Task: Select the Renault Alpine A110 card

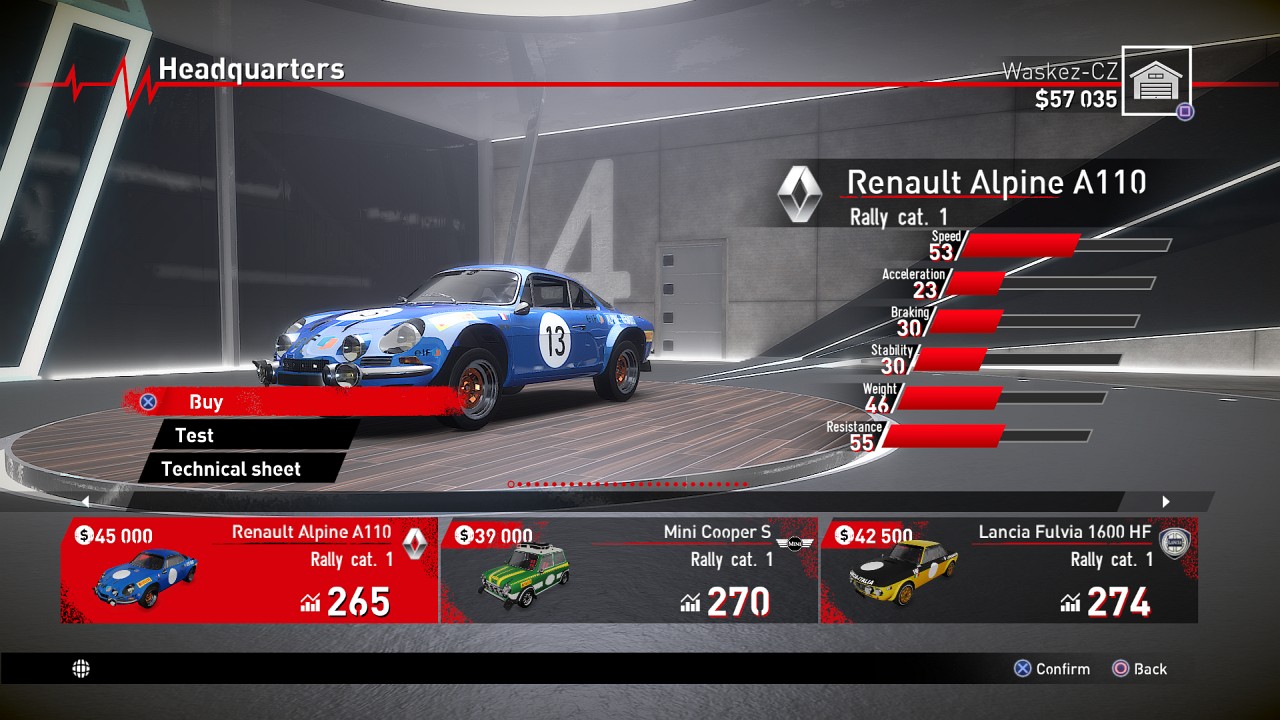Action: 249,570
